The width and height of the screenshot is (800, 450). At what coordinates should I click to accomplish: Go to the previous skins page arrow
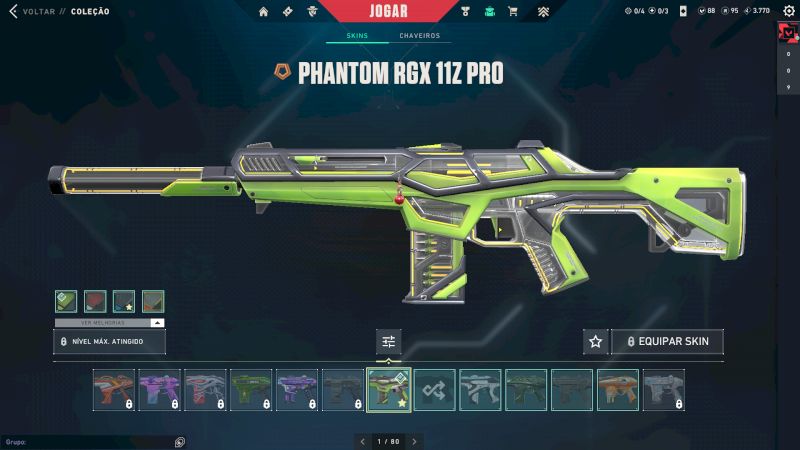363,441
